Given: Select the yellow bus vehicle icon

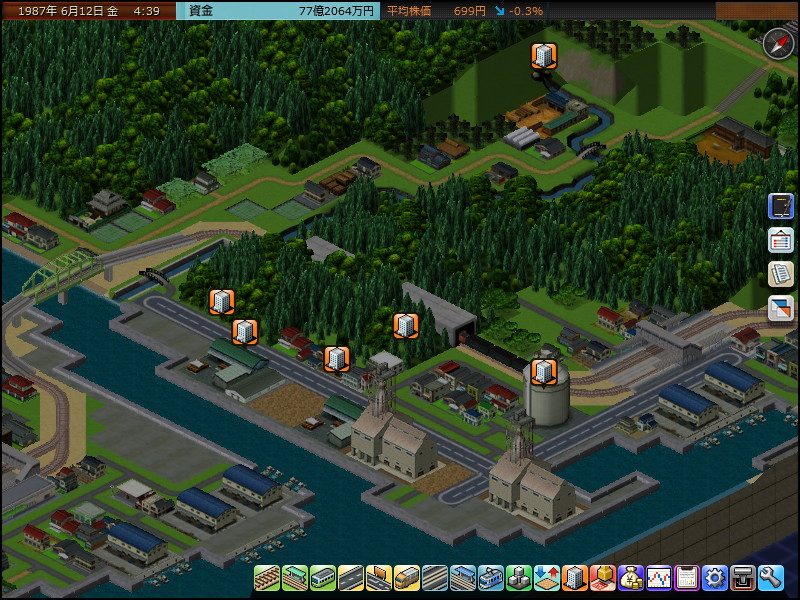Looking at the screenshot, I should (x=407, y=578).
